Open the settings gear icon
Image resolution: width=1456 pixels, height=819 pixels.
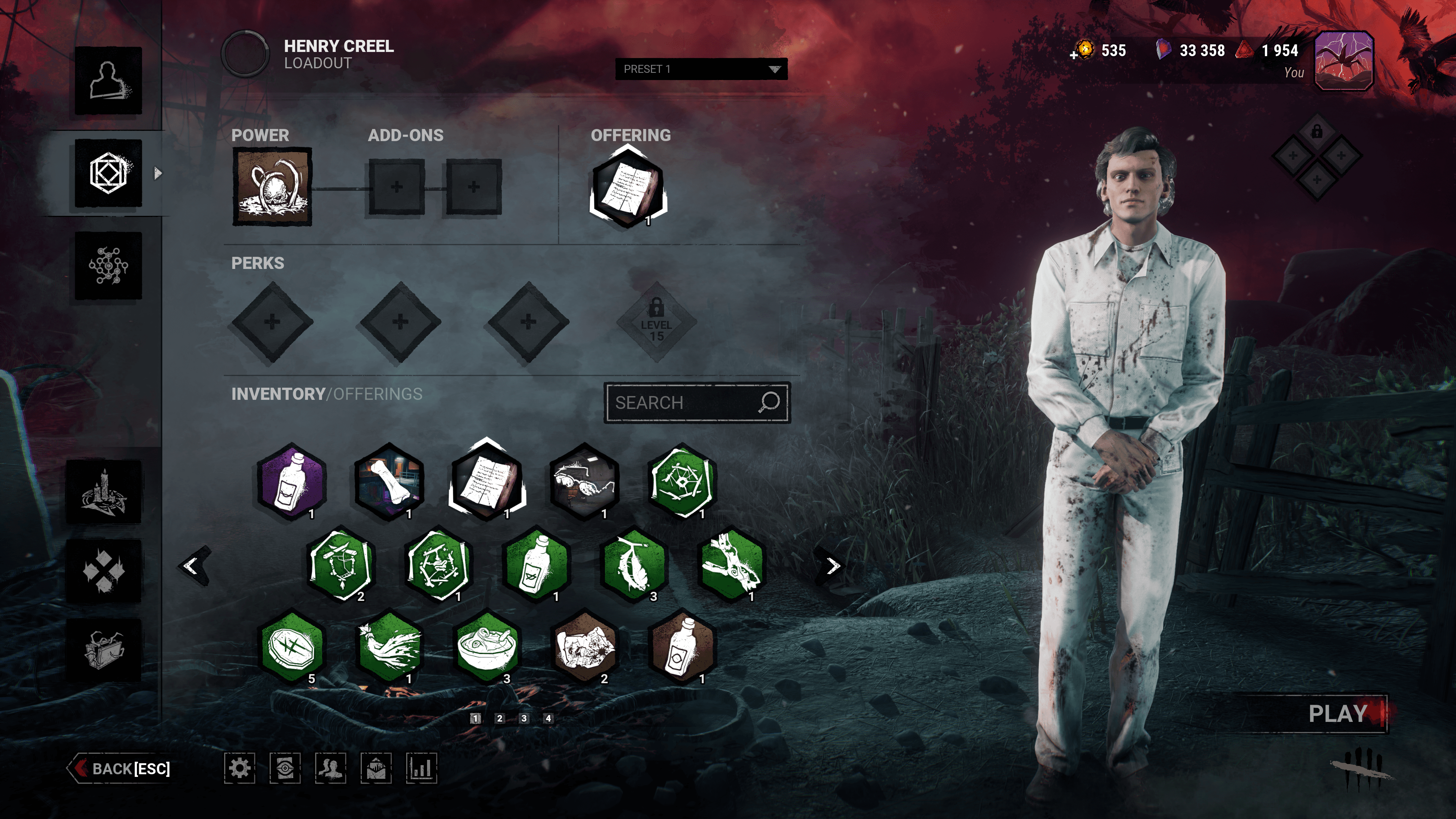click(240, 768)
